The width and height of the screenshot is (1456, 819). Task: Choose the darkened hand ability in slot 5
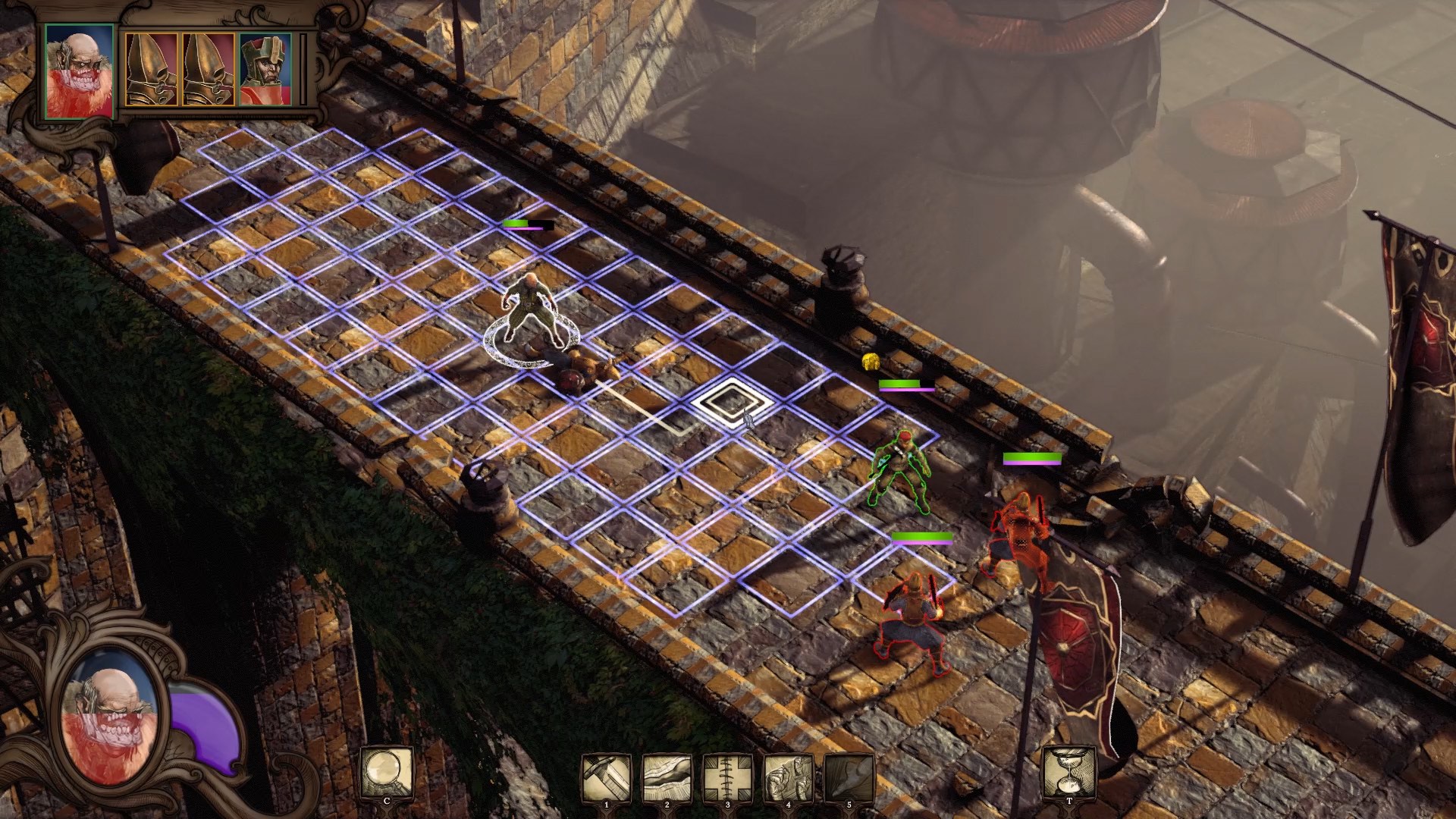point(849,777)
